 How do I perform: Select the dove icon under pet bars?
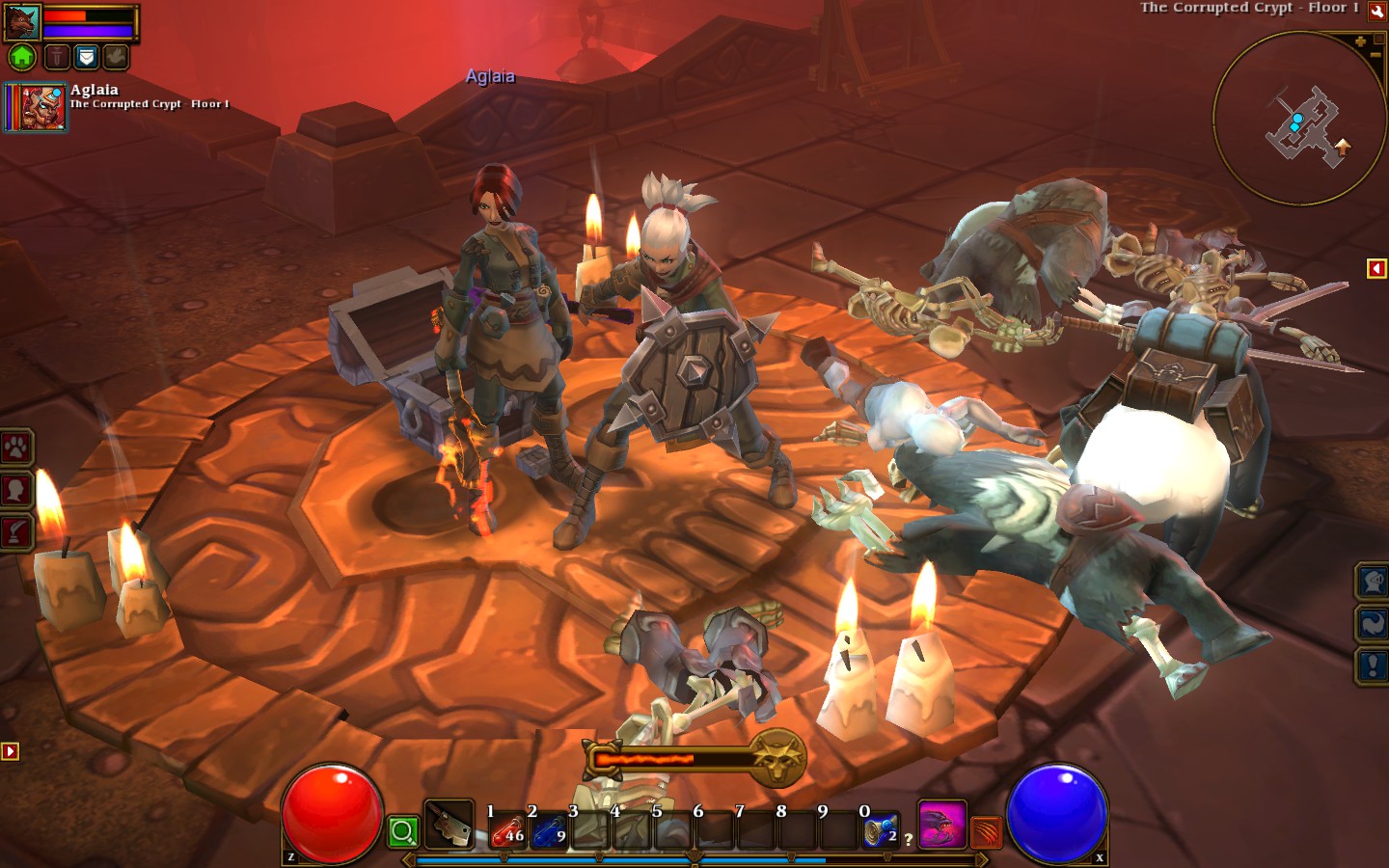[x=115, y=57]
